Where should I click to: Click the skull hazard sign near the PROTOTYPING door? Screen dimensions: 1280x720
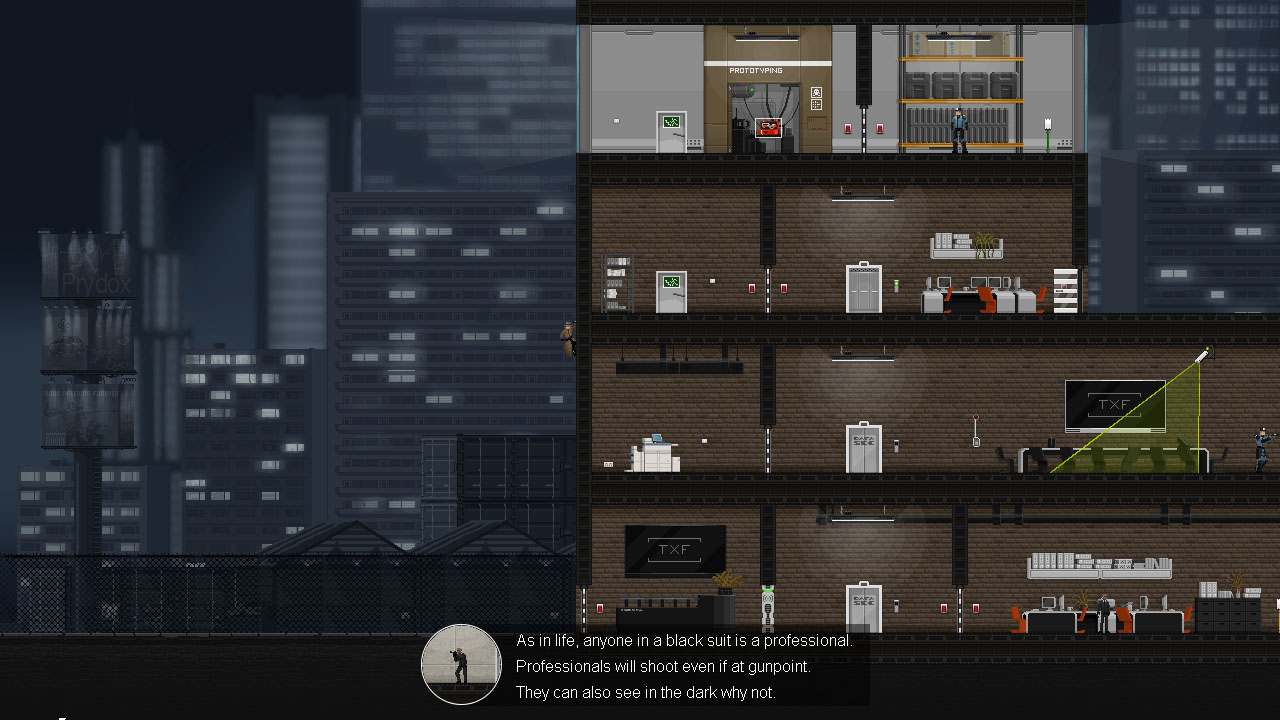coord(816,93)
